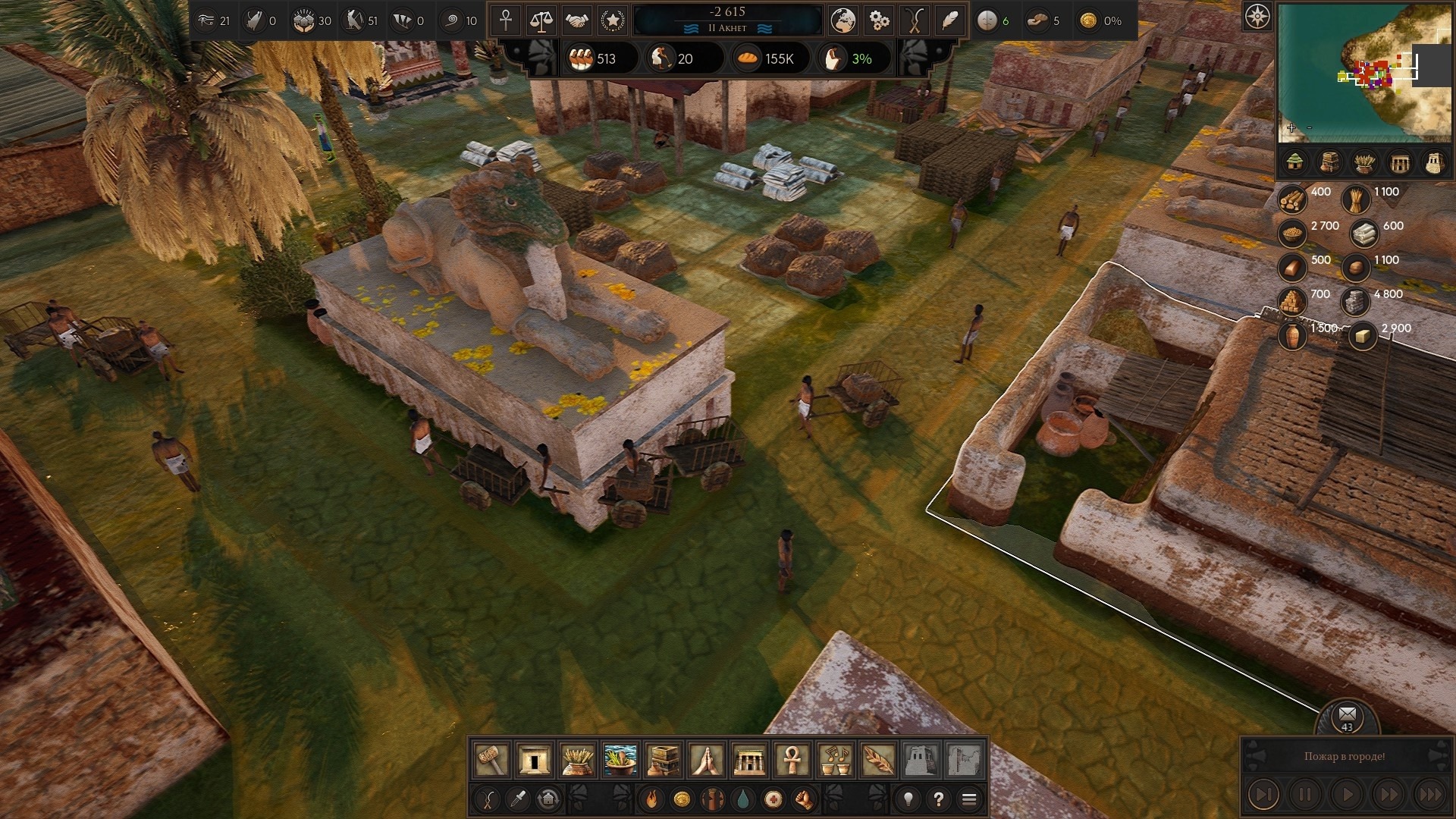Activate the eyedropper tool
This screenshot has width=1456, height=819.
pyautogui.click(x=519, y=799)
